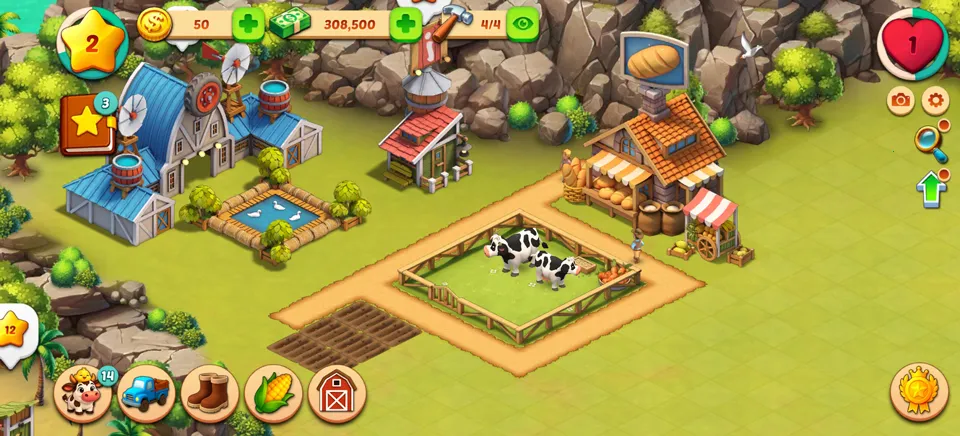Select the blue delivery truck button

146,393
